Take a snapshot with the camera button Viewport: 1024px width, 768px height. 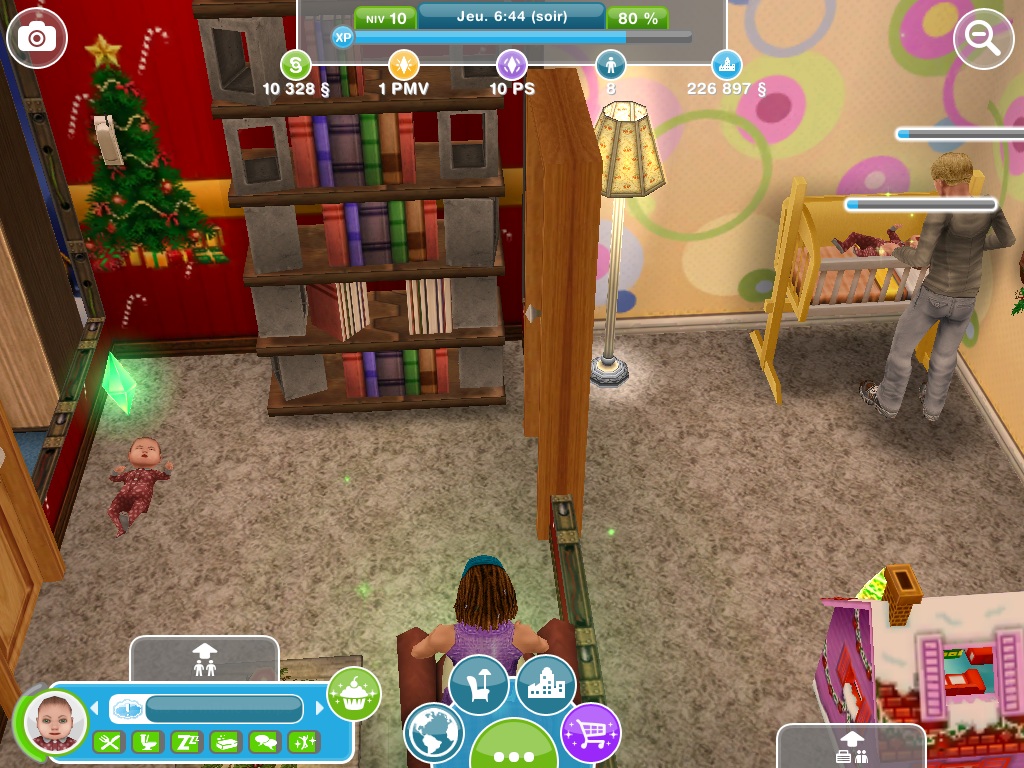click(37, 39)
